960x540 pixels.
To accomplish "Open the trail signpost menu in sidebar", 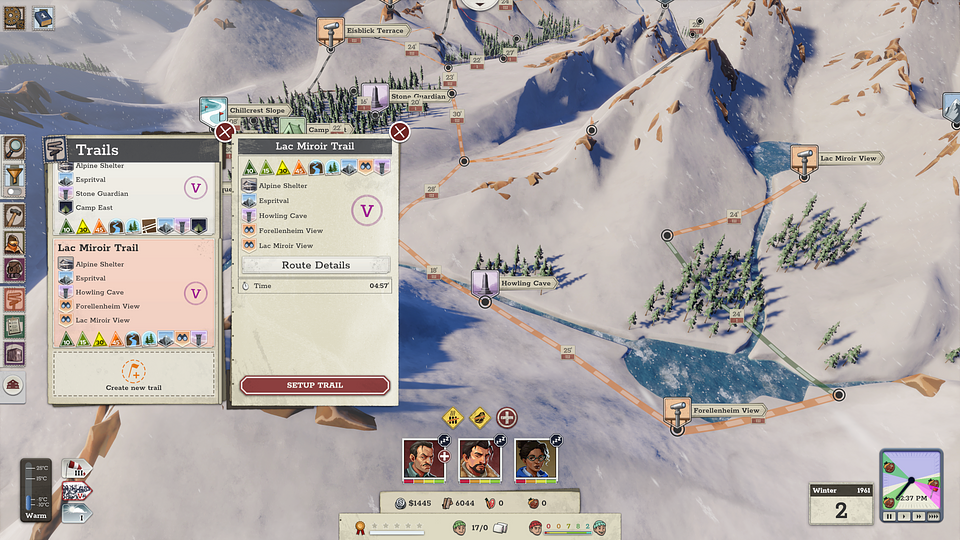I will (x=14, y=298).
